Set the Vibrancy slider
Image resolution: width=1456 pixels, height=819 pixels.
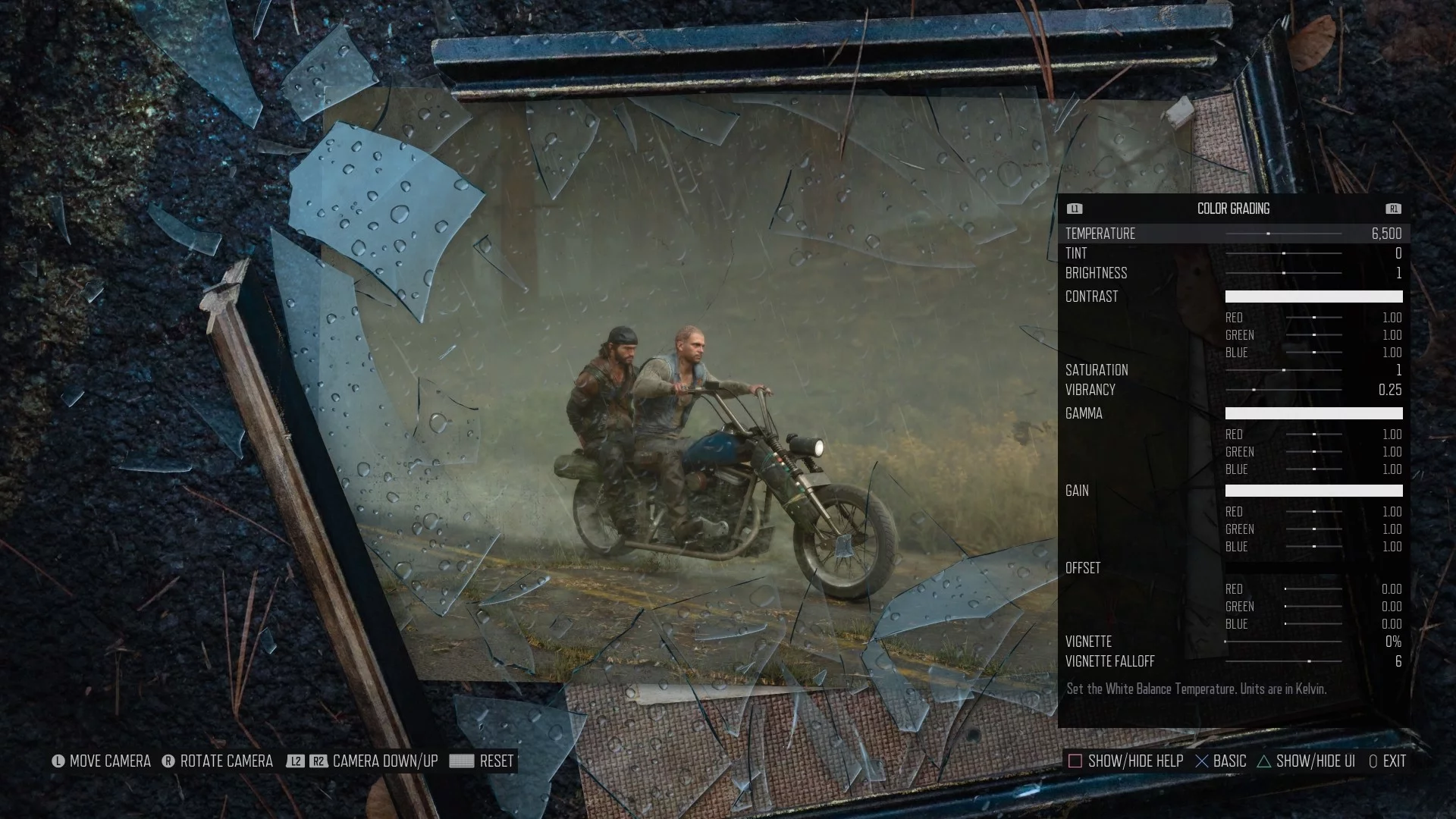tap(1283, 390)
